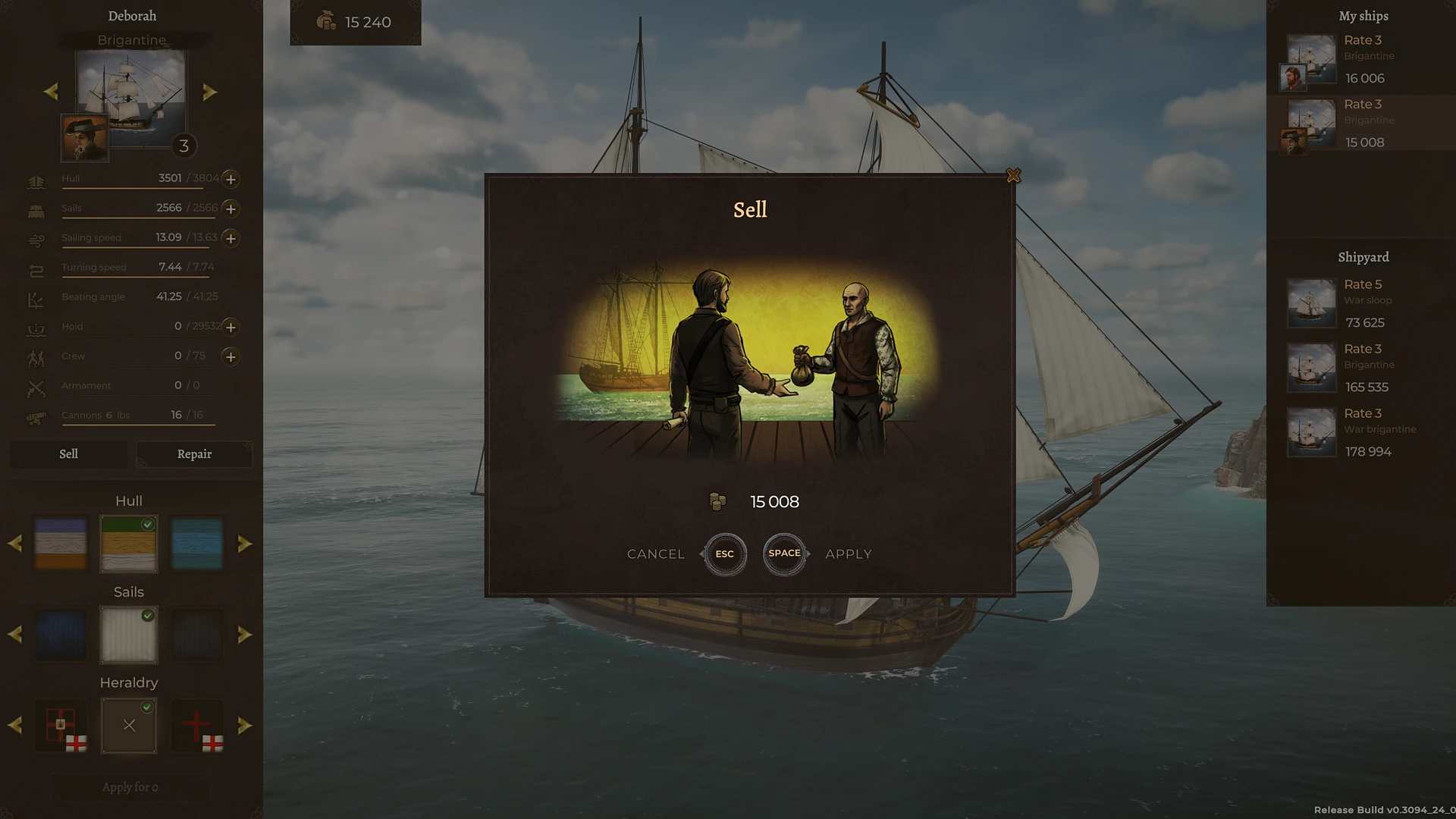Click the Crew figures icon
The height and width of the screenshot is (819, 1456).
36,357
